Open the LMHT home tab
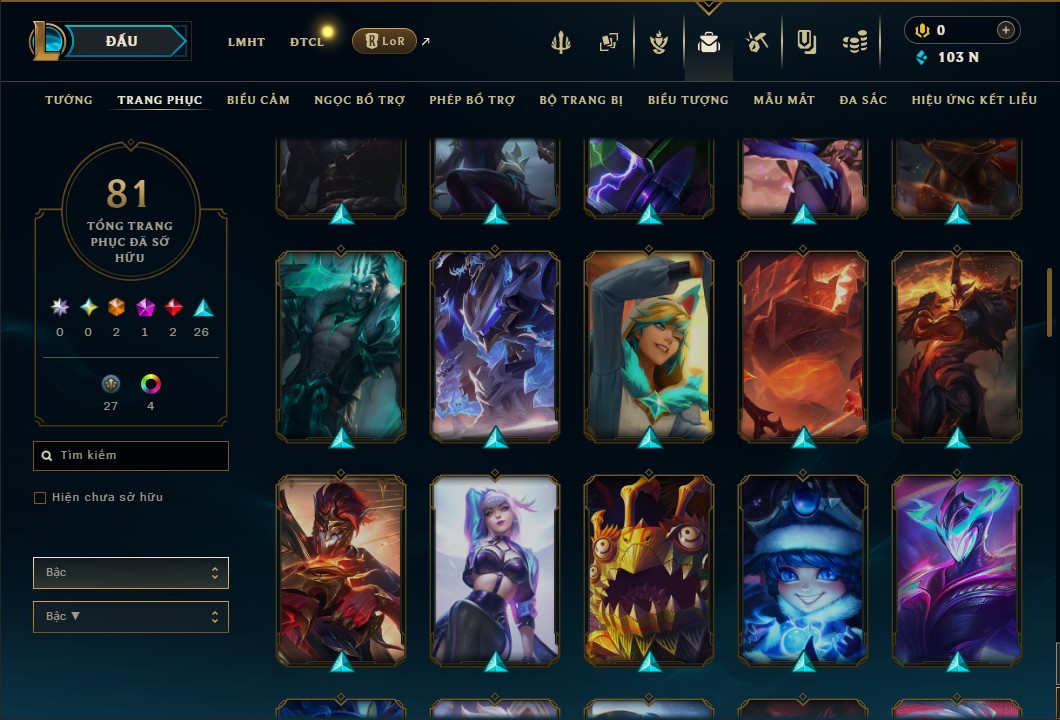Viewport: 1060px width, 720px height. click(x=246, y=42)
